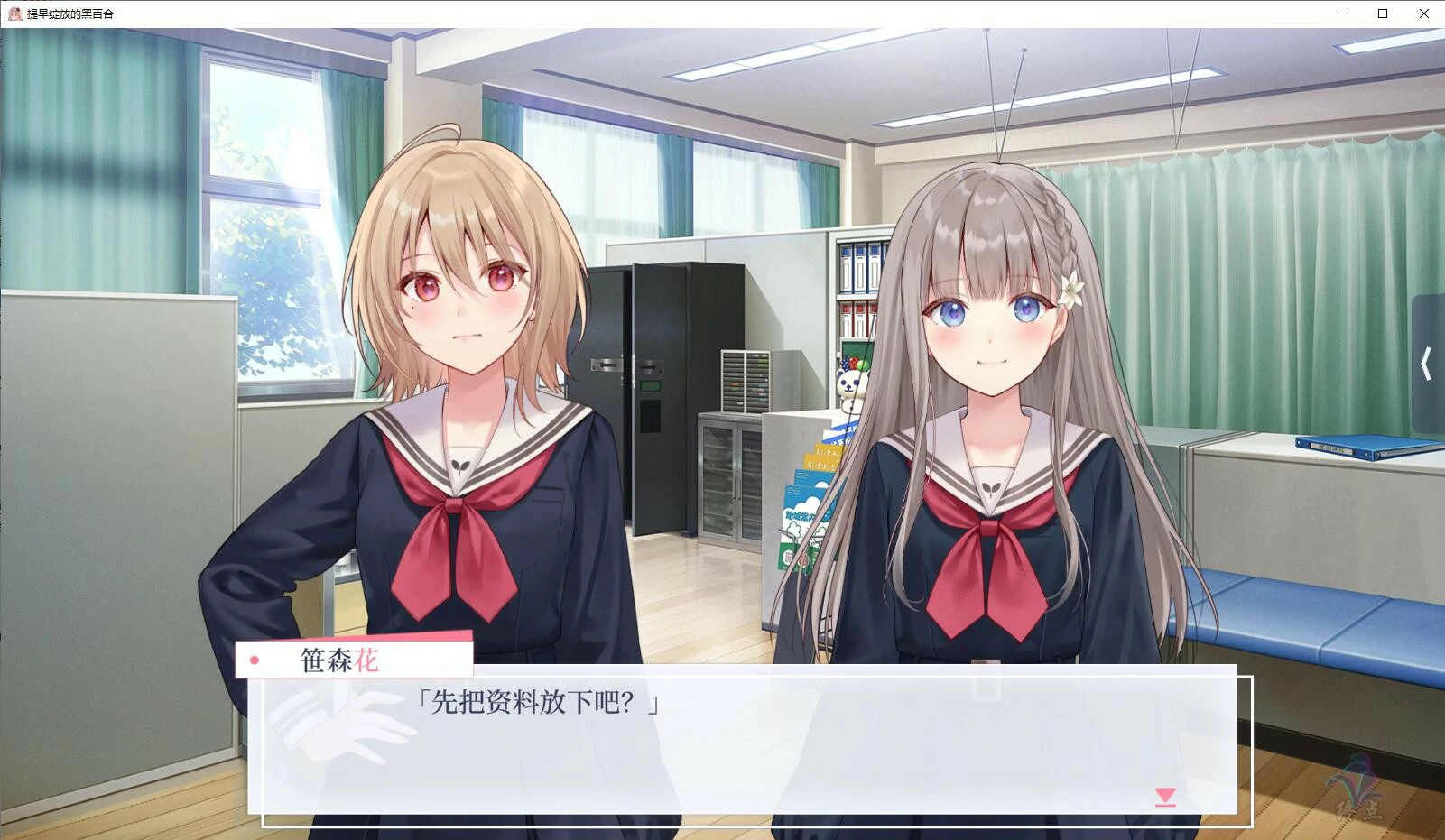This screenshot has height=840, width=1445.
Task: Expand the hidden side menu via the chevron
Action: (1426, 363)
